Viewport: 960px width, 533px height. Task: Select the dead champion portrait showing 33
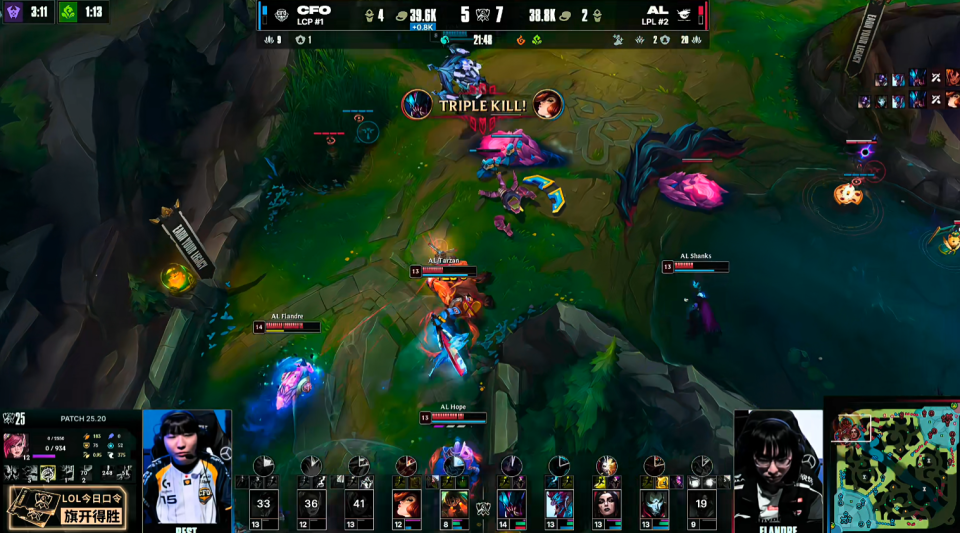point(264,504)
